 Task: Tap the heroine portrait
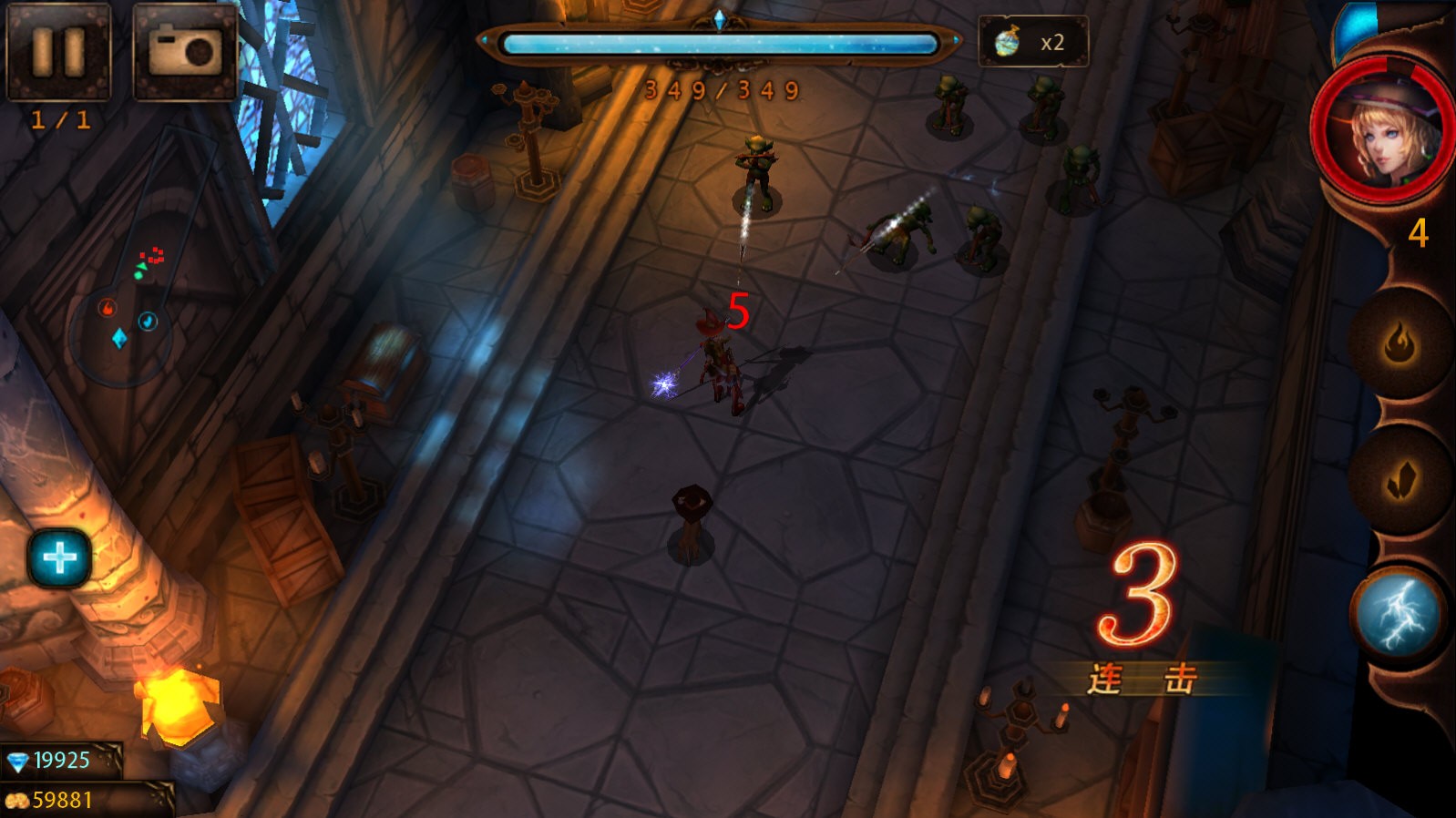pyautogui.click(x=1382, y=130)
